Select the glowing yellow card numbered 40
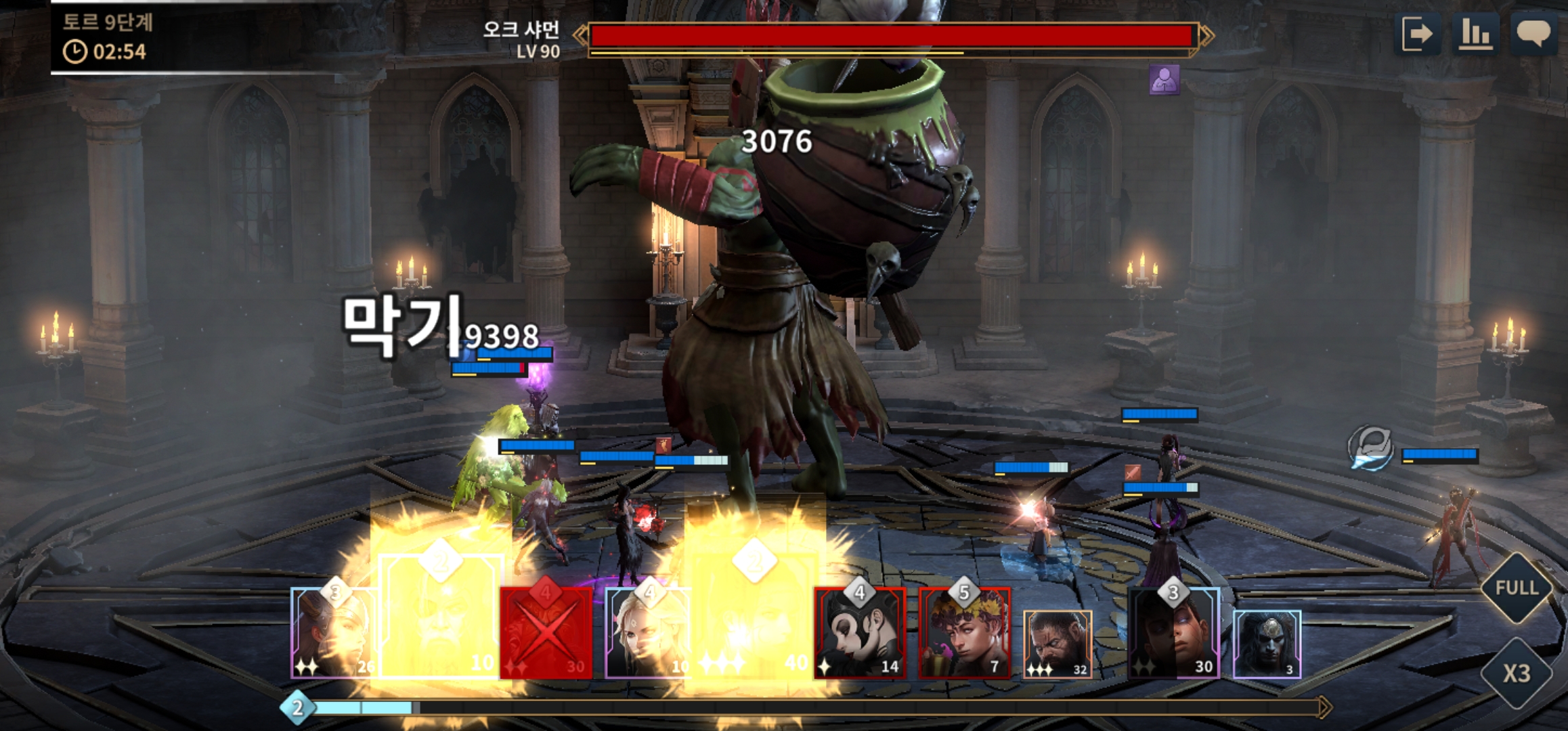The height and width of the screenshot is (731, 1568). (754, 616)
